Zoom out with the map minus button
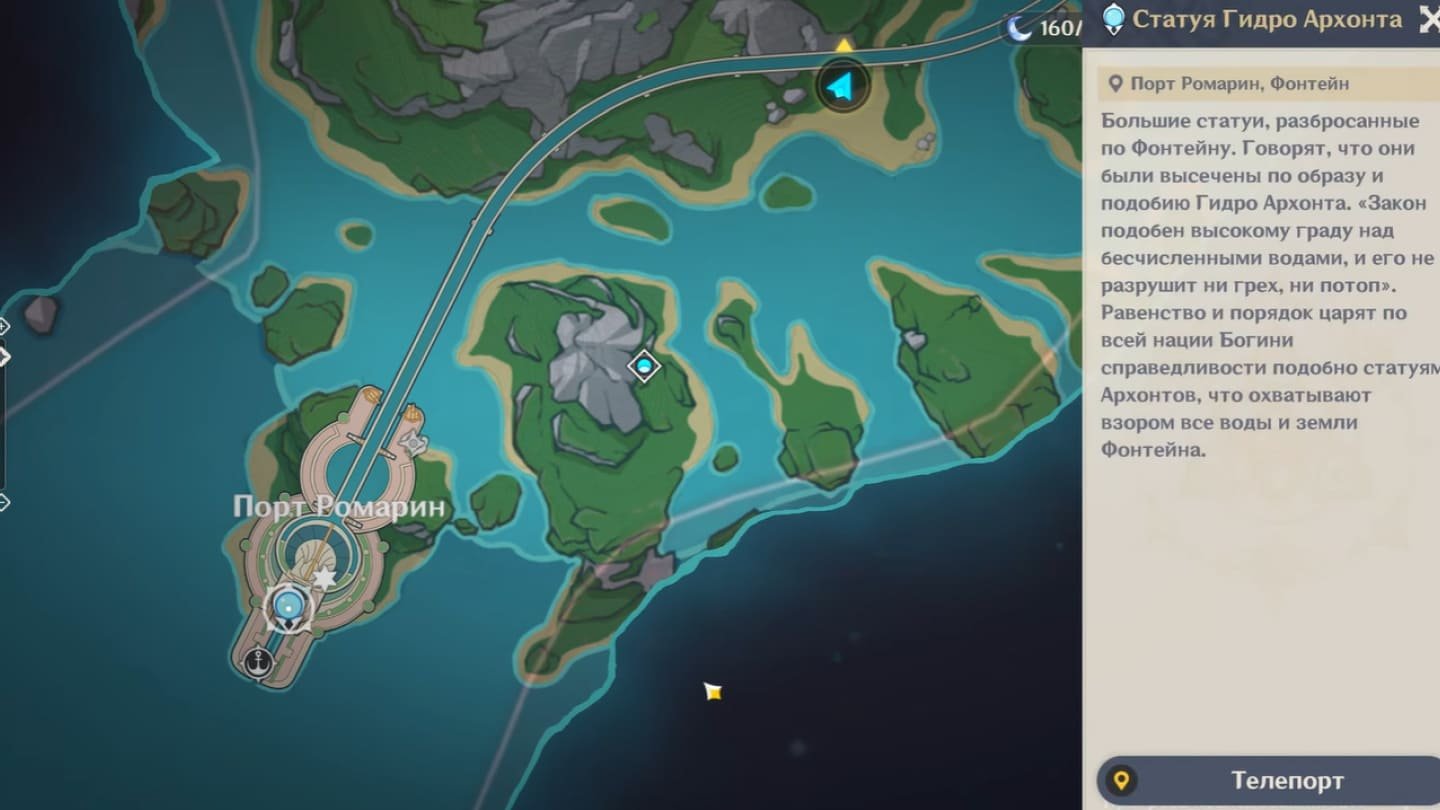Screen dimensions: 1440x810 (3, 502)
